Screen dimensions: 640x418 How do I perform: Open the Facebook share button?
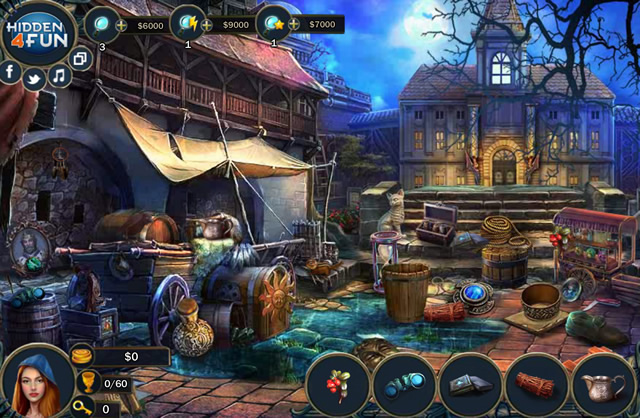point(11,72)
